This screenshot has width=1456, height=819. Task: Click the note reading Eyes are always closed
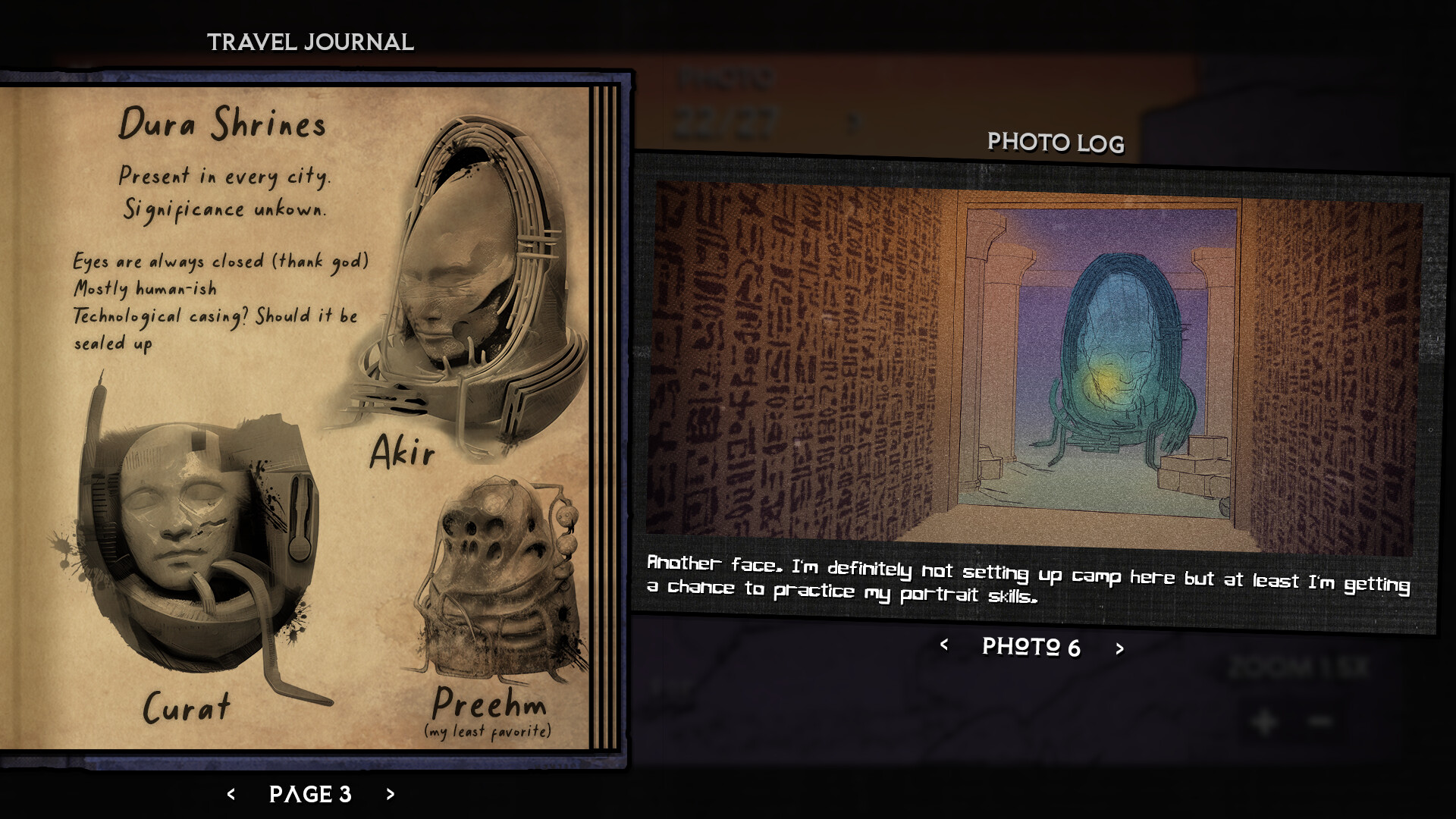[x=220, y=261]
